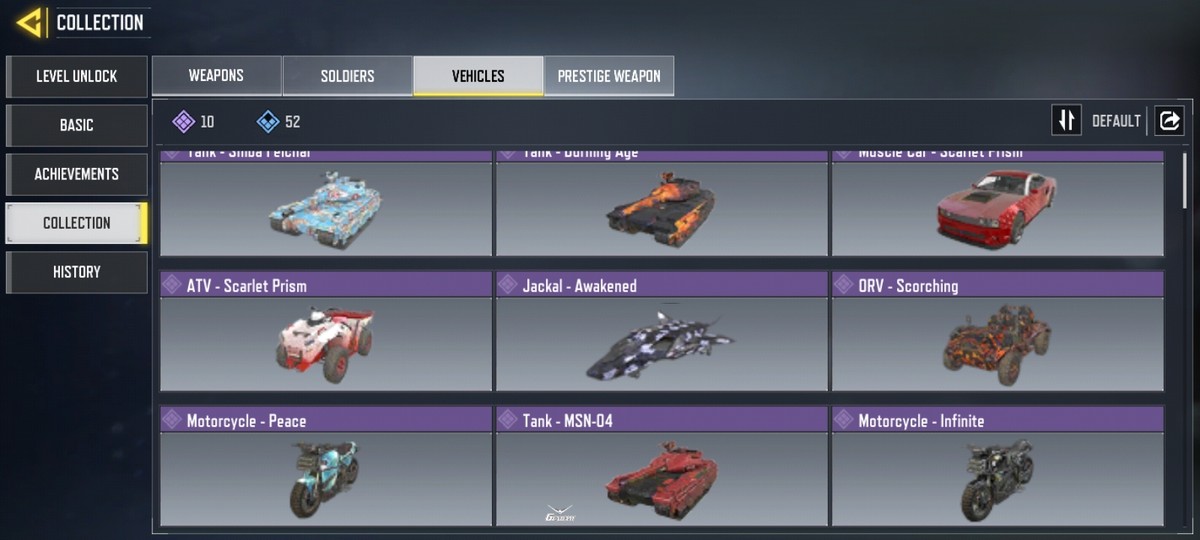Switch to the Soldiers tab

pyautogui.click(x=347, y=76)
